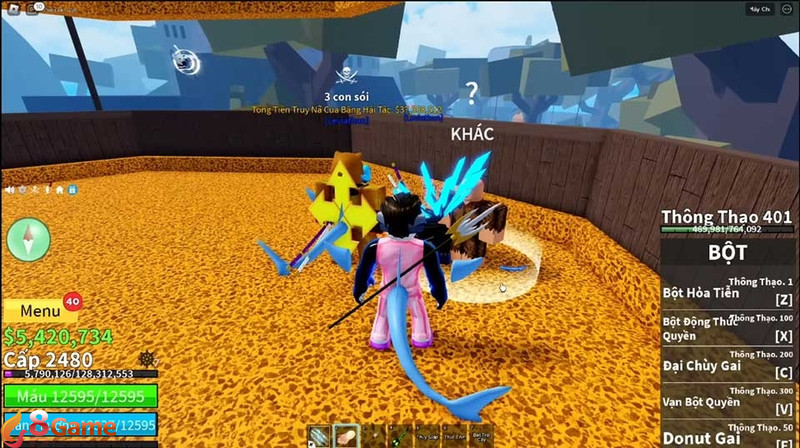
Task: Equip the dough fist hotbar slot
Action: click(347, 435)
